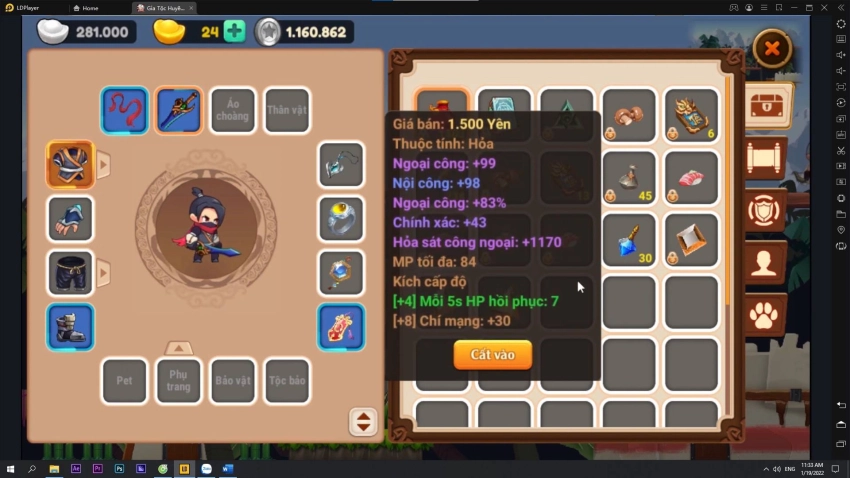850x478 pixels.
Task: Open the shield emblem tab
Action: [x=767, y=211]
